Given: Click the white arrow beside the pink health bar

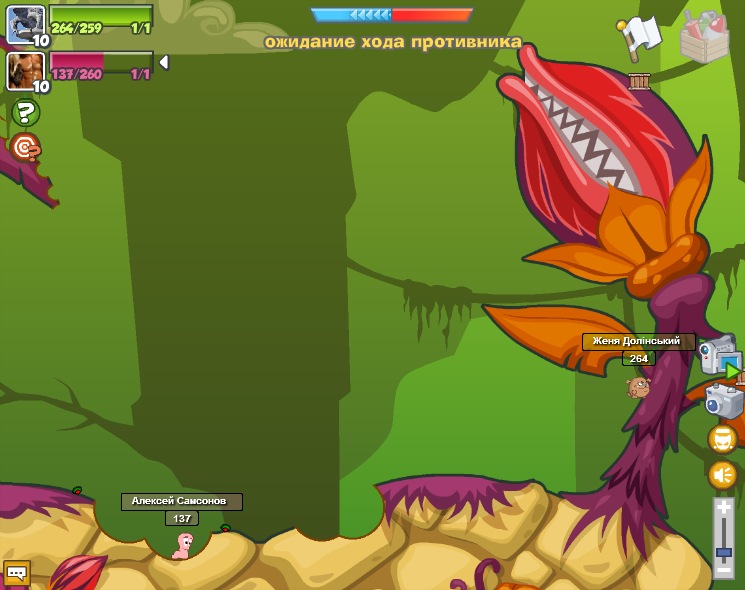Looking at the screenshot, I should coord(163,62).
